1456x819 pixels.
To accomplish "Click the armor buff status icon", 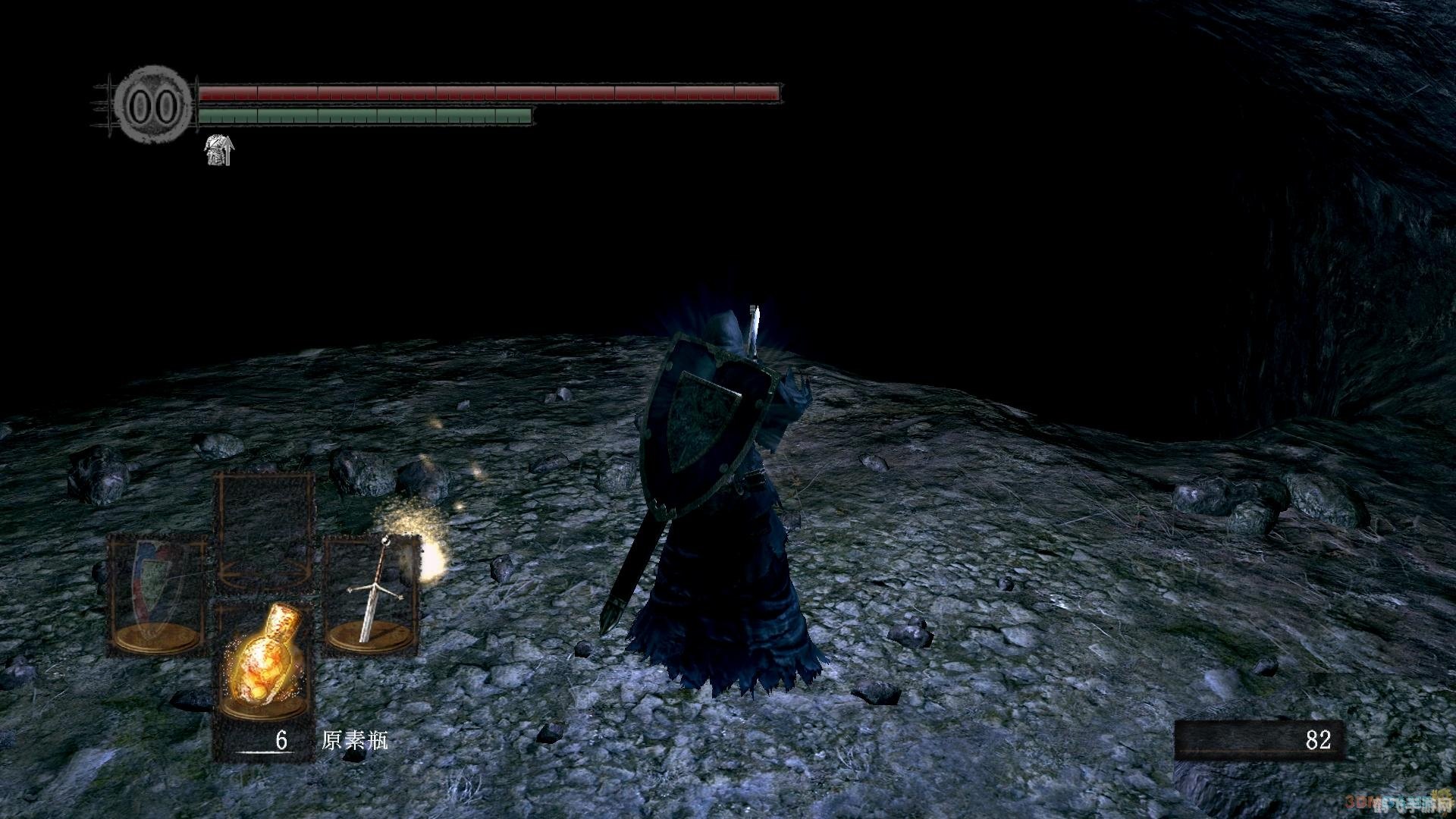I will [221, 150].
